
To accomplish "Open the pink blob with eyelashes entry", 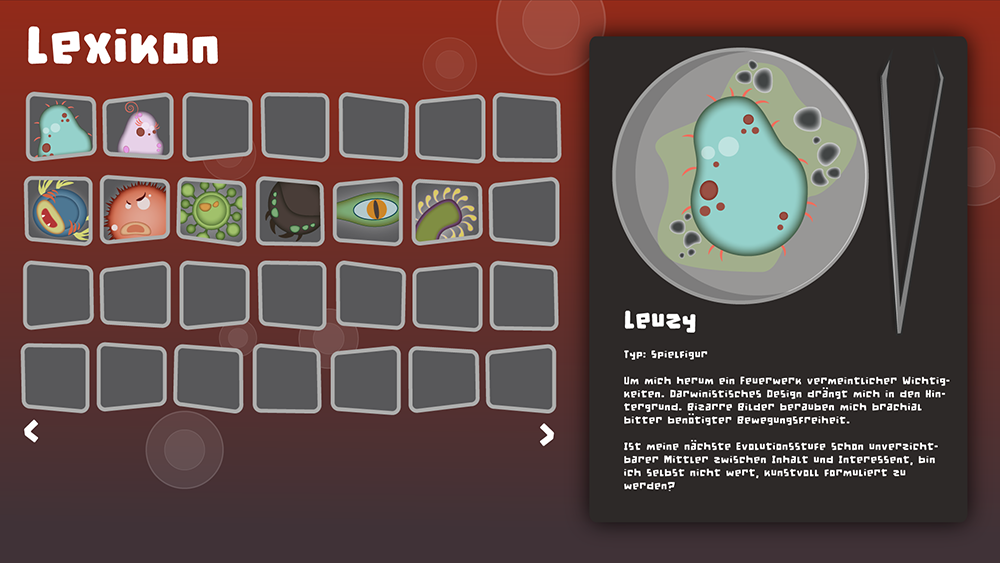I will 138,127.
